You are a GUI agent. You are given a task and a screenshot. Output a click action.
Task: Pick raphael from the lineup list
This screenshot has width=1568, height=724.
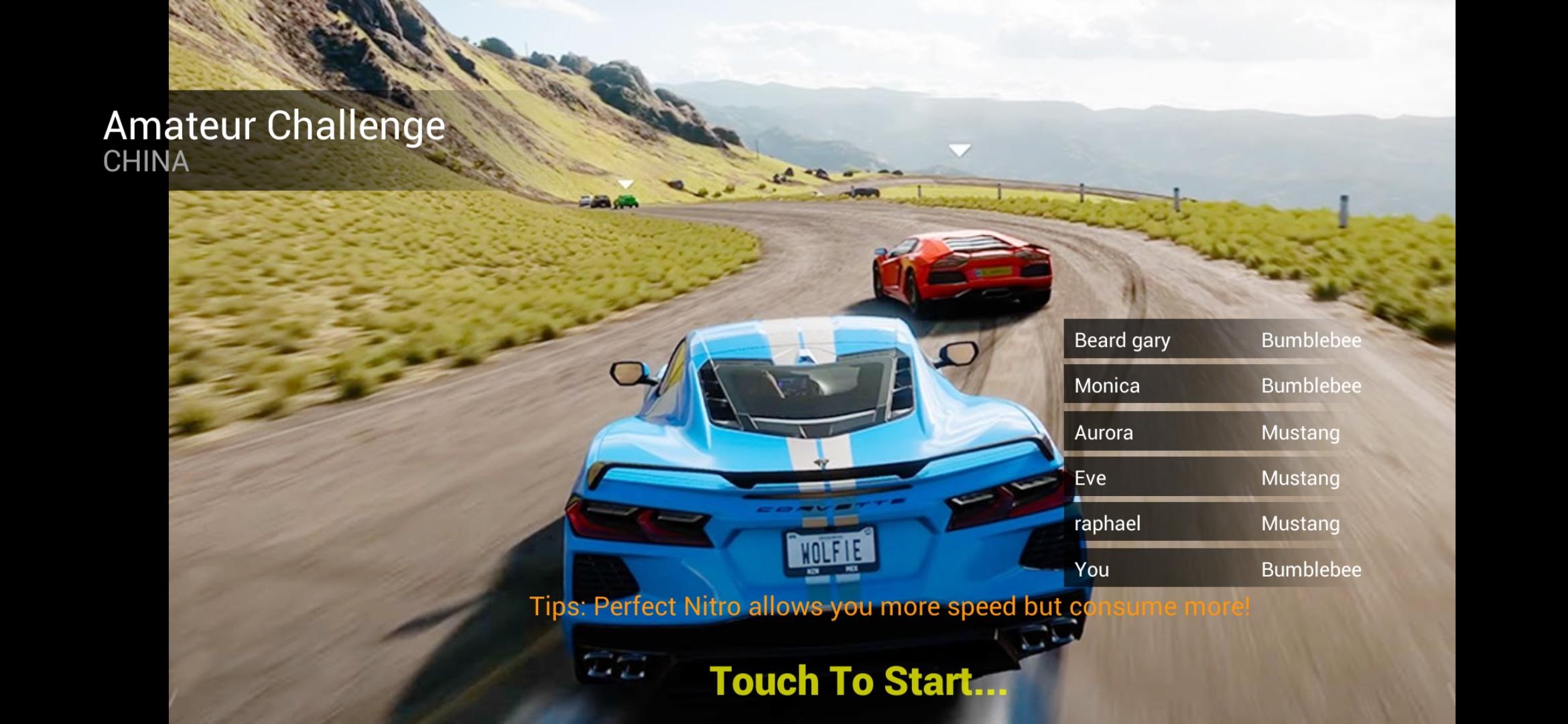point(1217,524)
